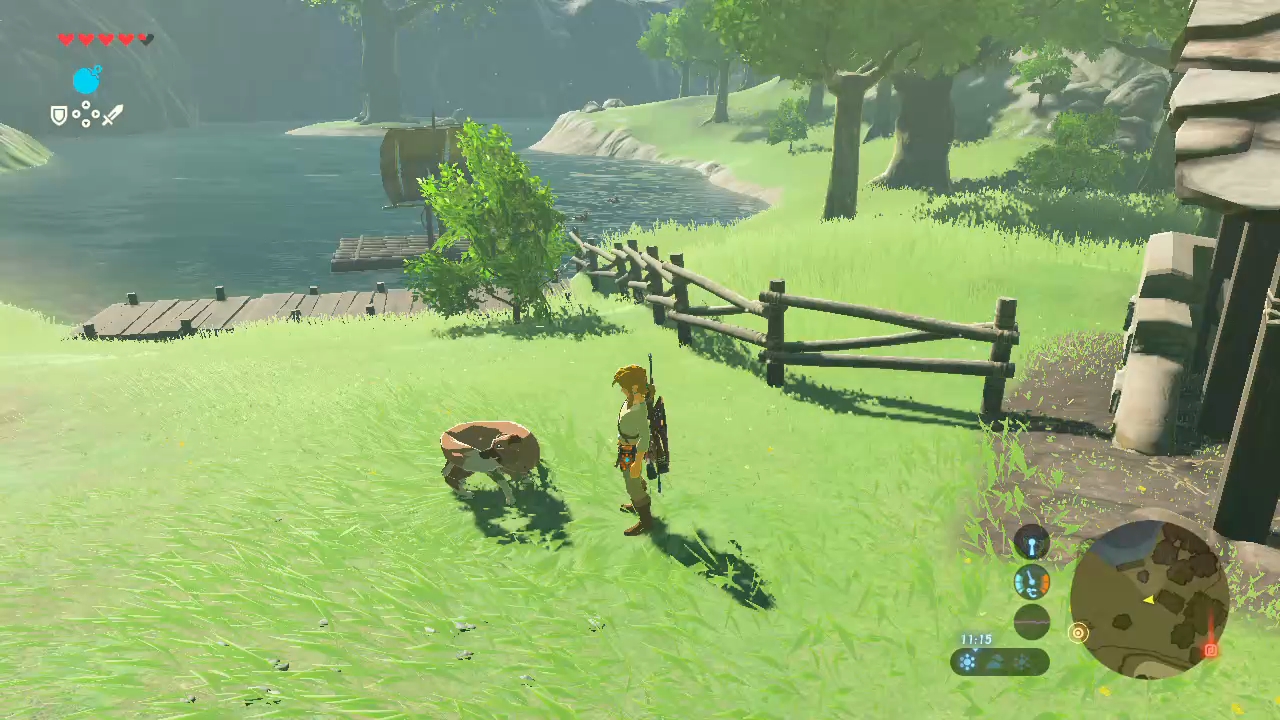Click the temperature gauge icon
The width and height of the screenshot is (1280, 720).
click(1032, 581)
